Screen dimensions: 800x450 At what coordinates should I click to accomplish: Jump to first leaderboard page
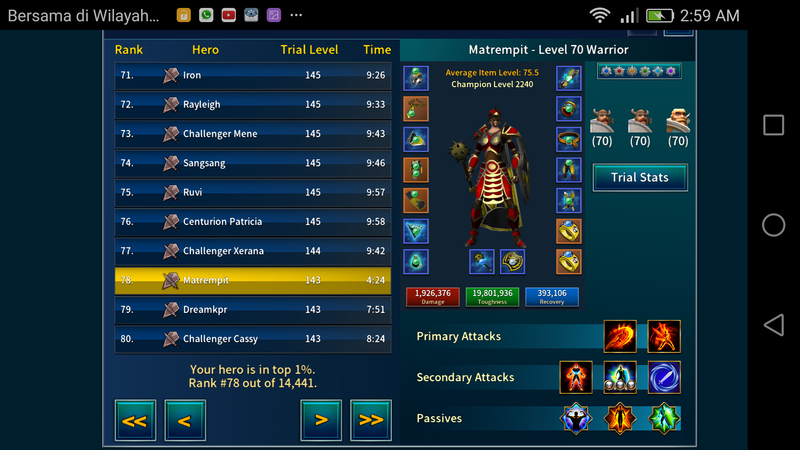(135, 420)
